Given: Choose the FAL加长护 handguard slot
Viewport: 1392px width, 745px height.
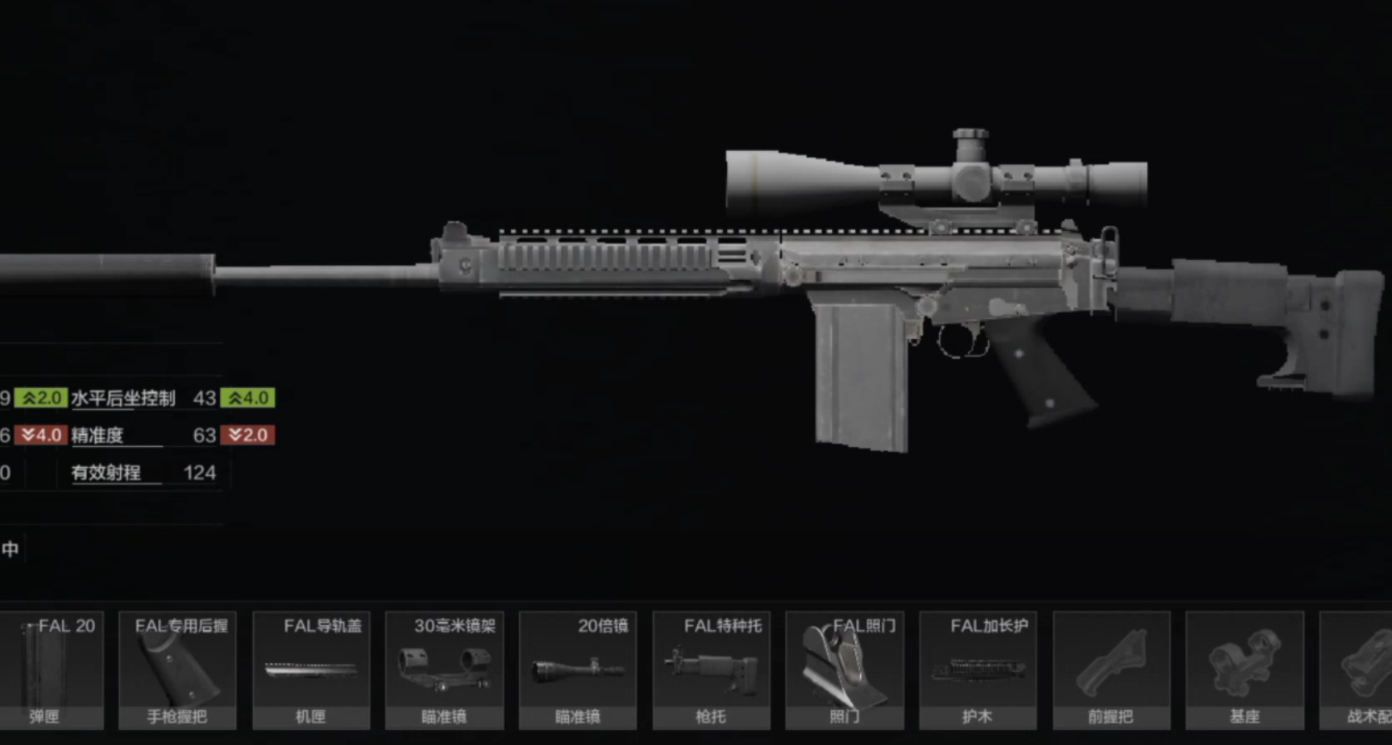Looking at the screenshot, I should pos(978,670).
